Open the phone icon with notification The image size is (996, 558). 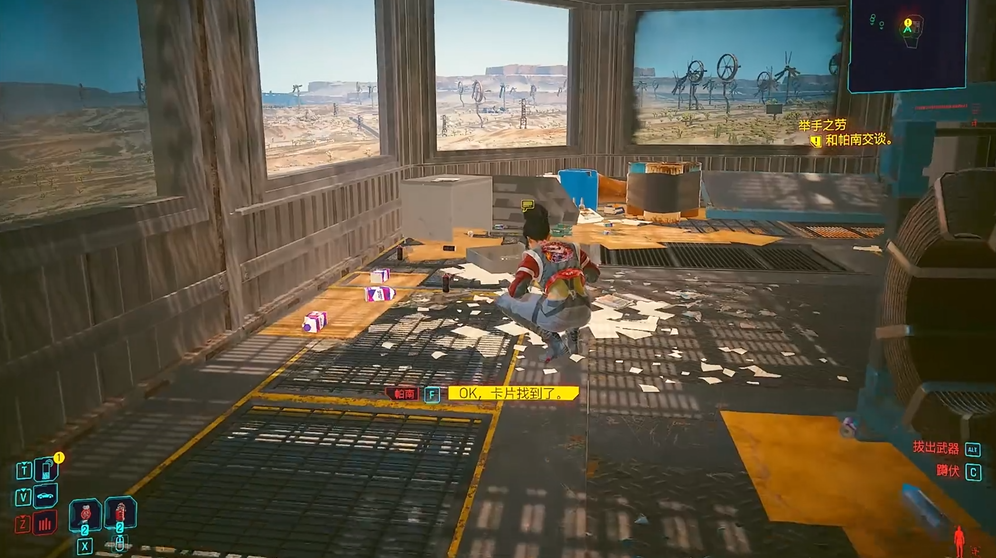[x=46, y=469]
